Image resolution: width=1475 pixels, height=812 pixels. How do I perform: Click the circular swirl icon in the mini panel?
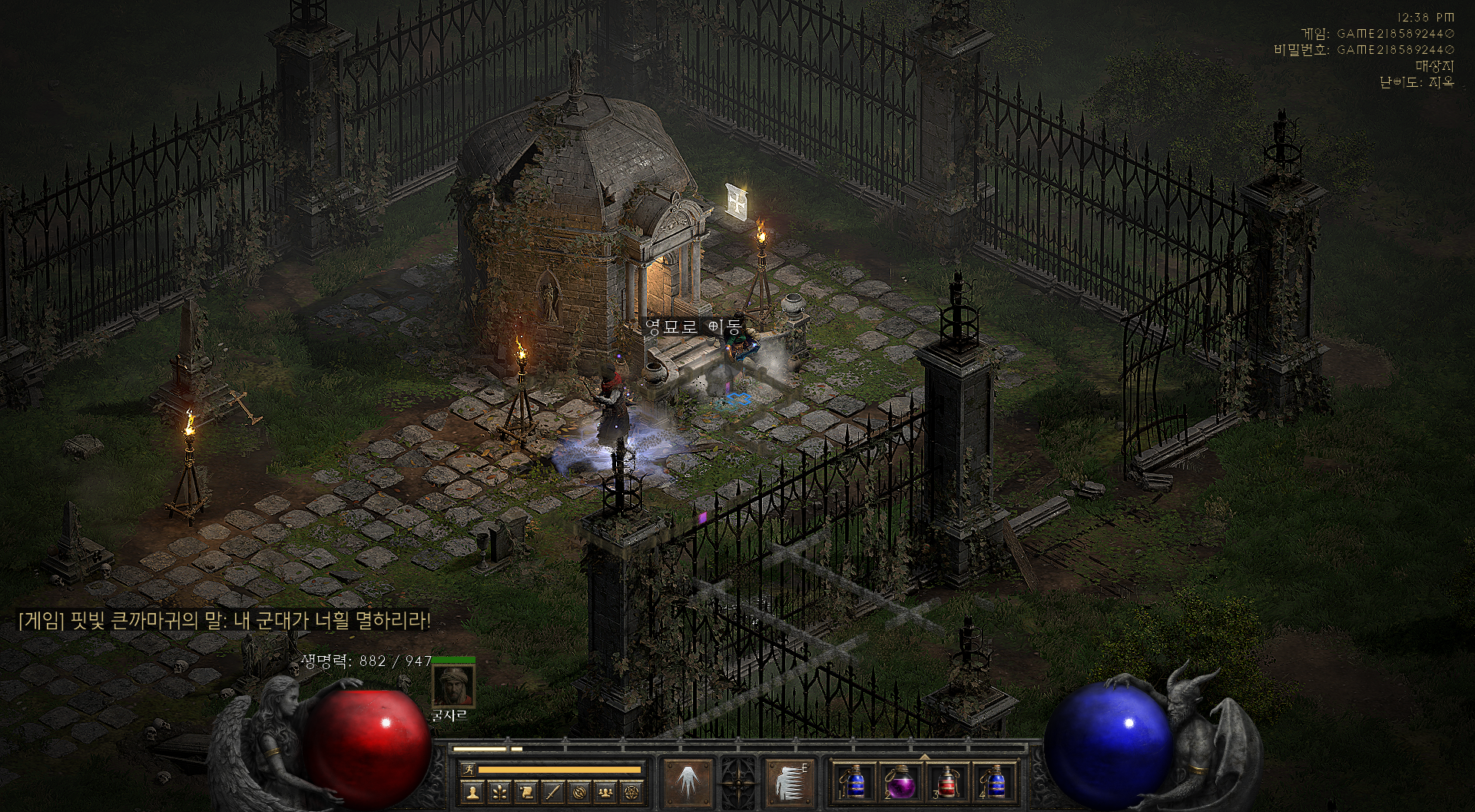point(580,792)
